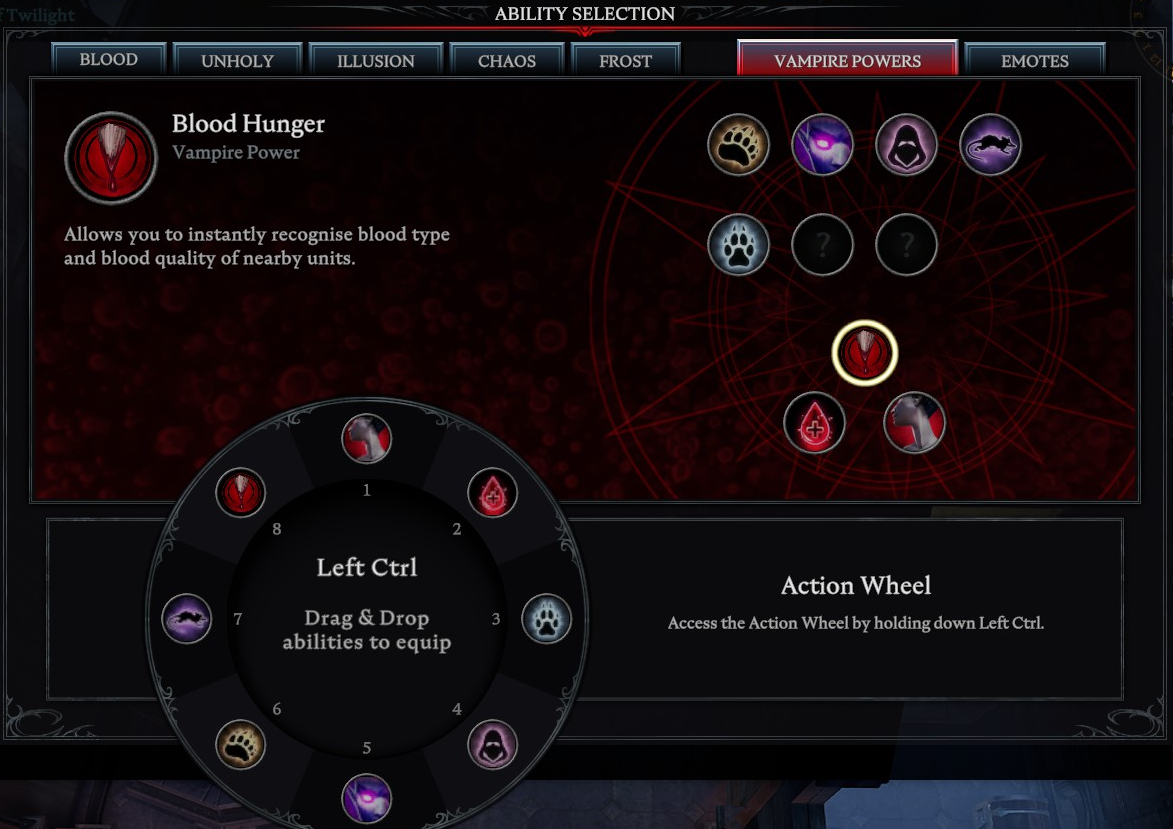Show the Chaos abilities tab

pos(507,61)
